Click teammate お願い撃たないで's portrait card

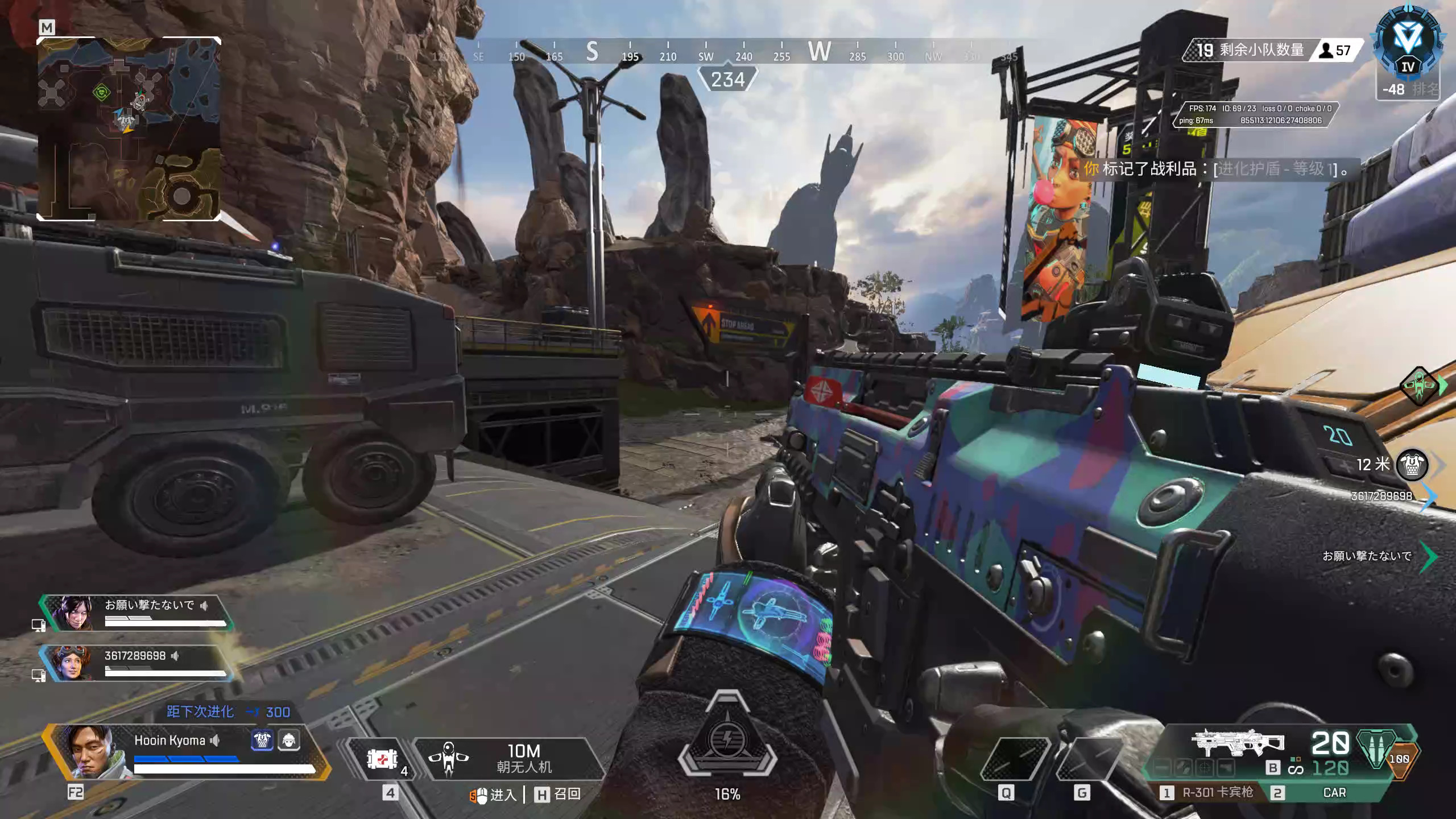tap(72, 613)
